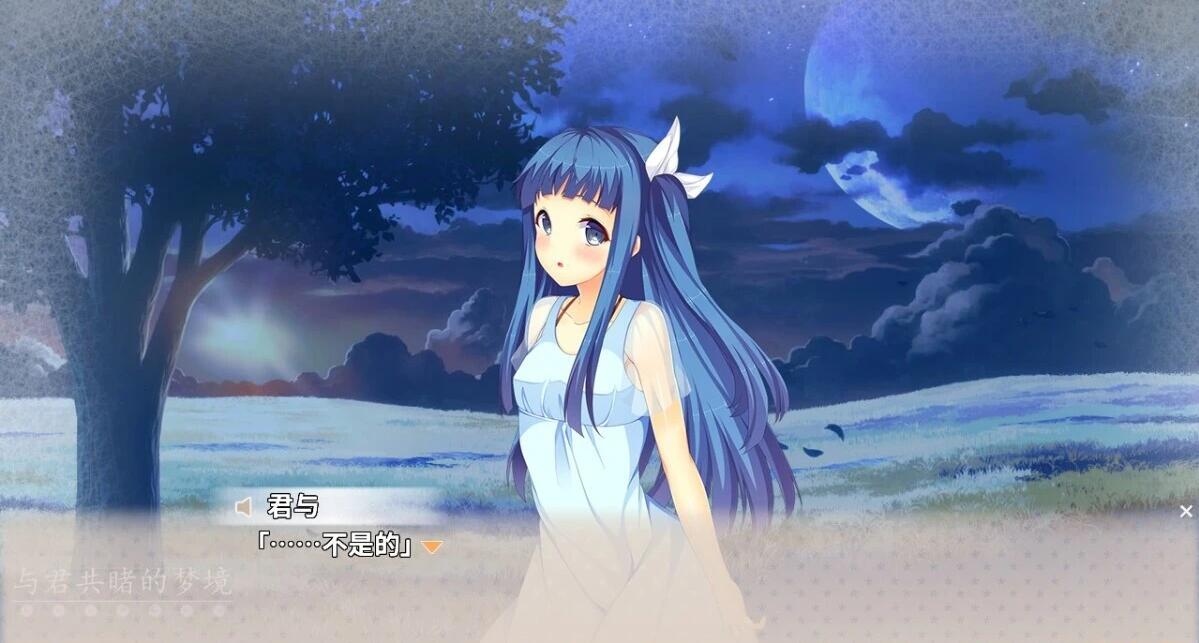Hide the dialogue box with the X
Image resolution: width=1199 pixels, height=643 pixels.
[x=1186, y=511]
